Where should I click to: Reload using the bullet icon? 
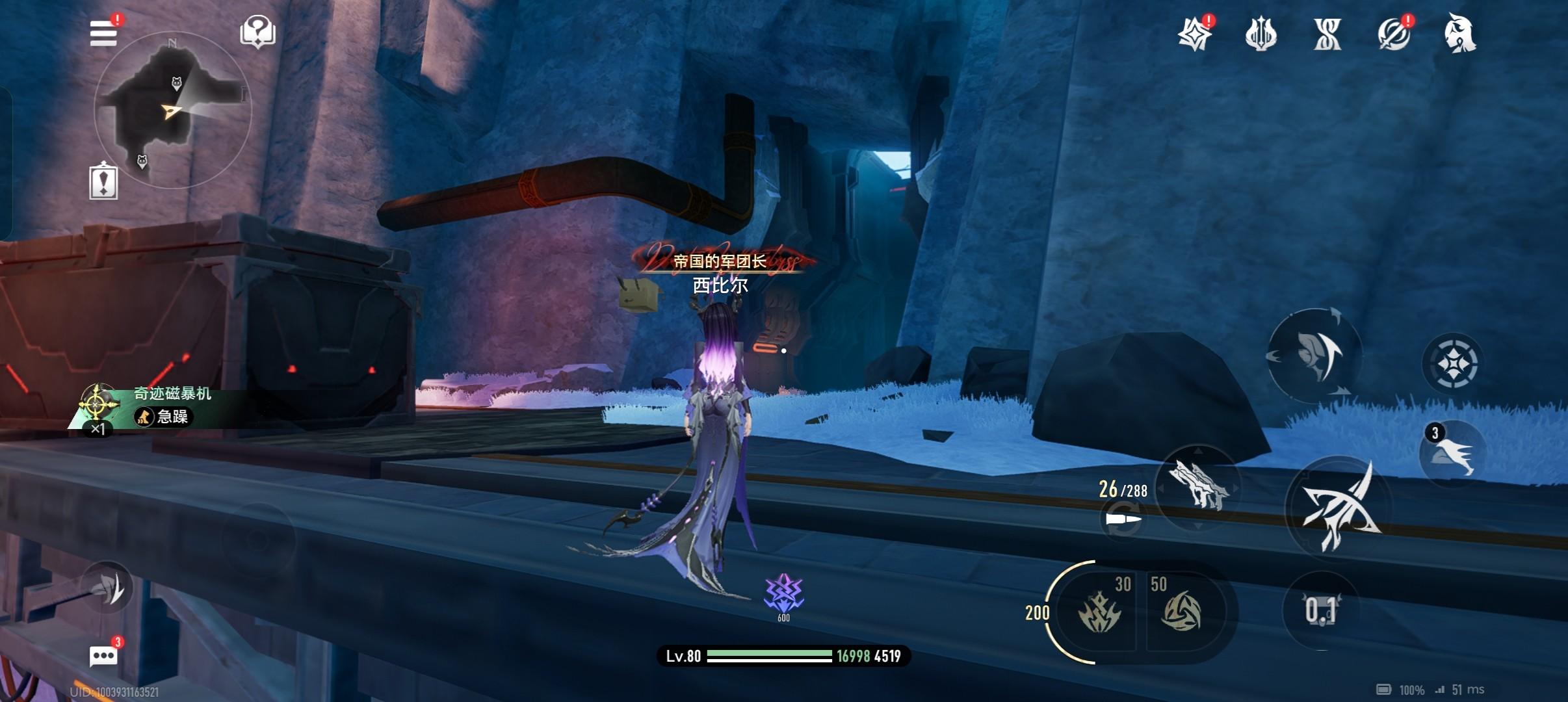(x=1123, y=520)
